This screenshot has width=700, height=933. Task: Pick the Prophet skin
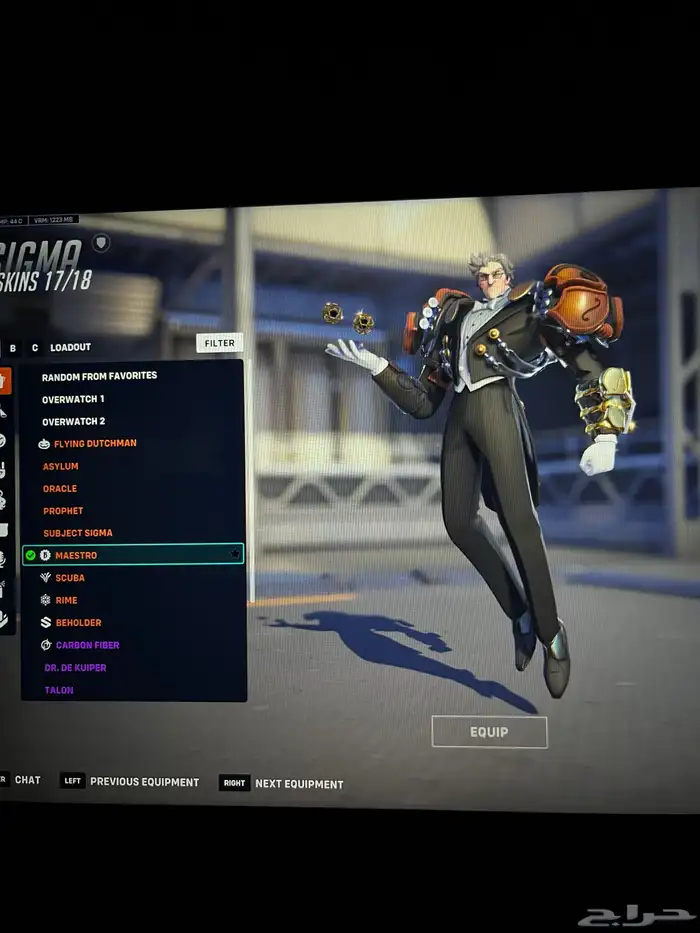[63, 511]
